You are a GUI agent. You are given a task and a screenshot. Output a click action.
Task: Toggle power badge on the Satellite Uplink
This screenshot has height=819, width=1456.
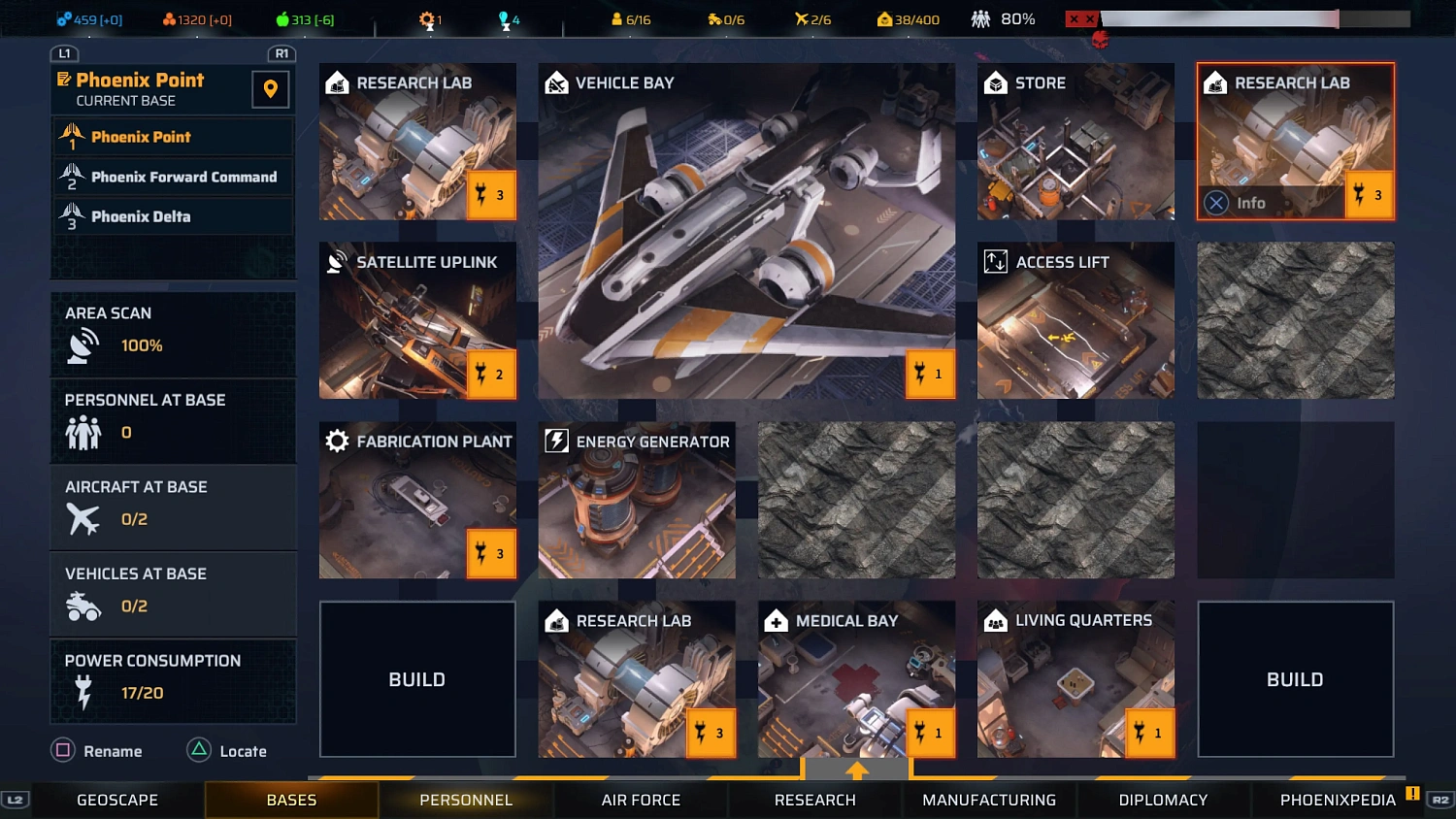[x=491, y=375]
